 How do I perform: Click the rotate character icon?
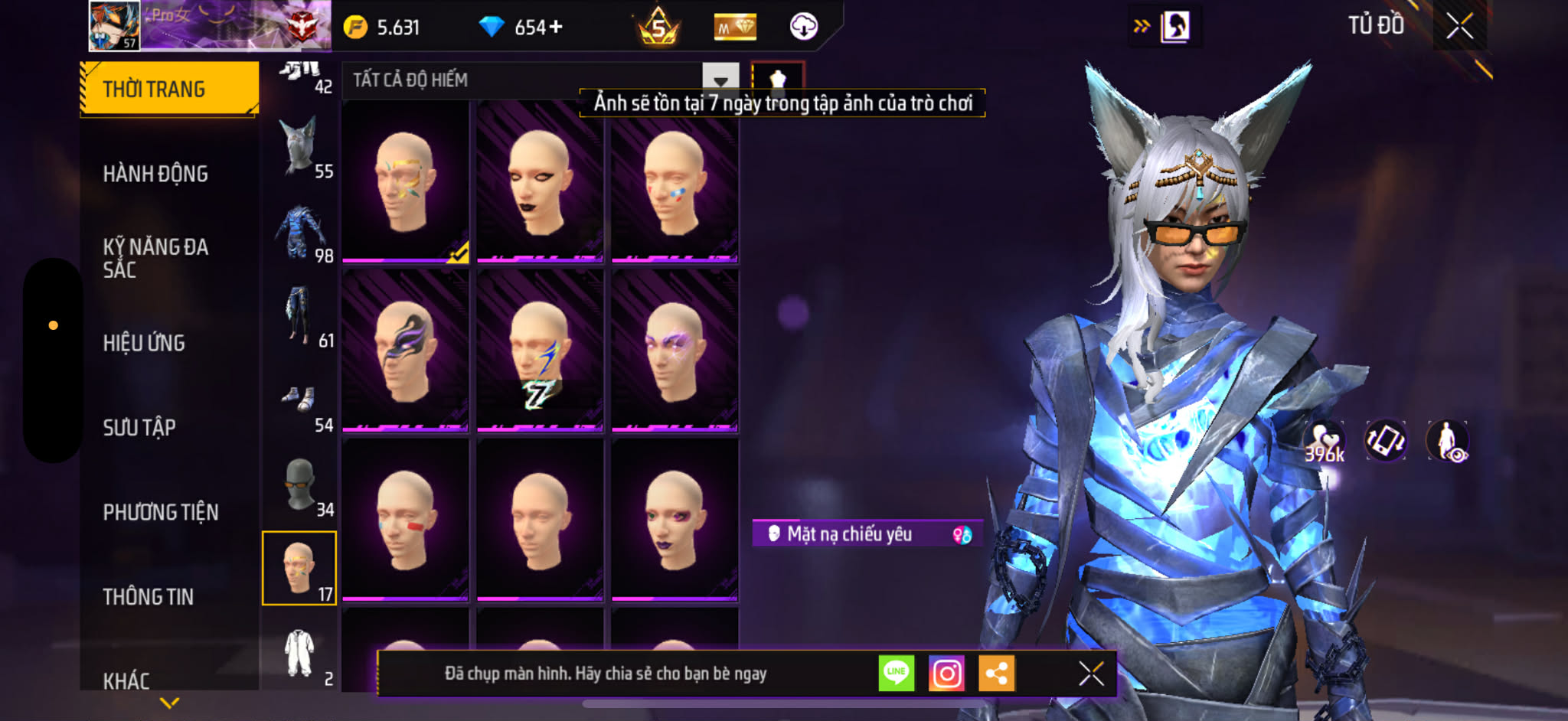tap(1386, 441)
